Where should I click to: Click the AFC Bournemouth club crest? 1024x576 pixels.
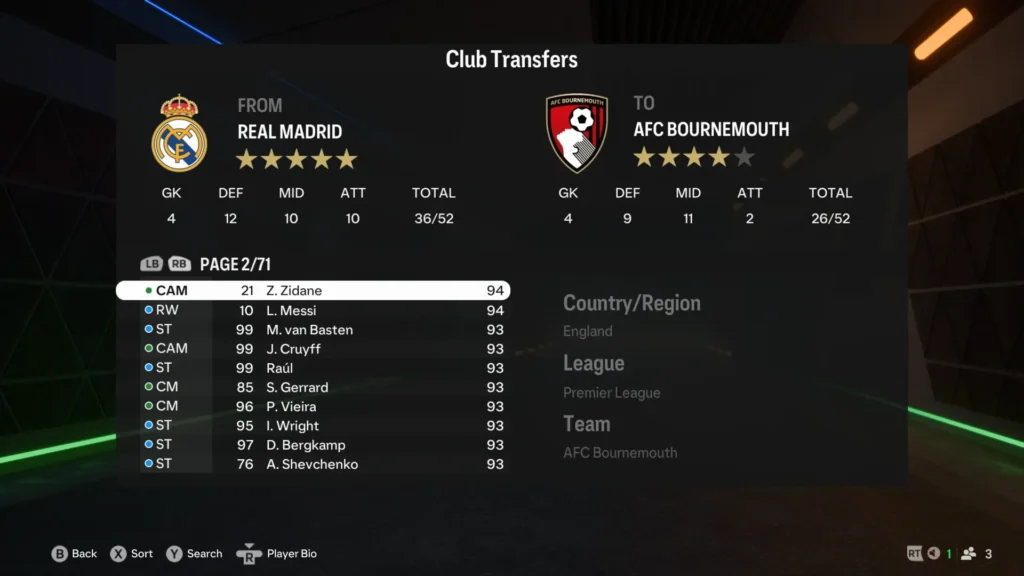click(x=577, y=132)
